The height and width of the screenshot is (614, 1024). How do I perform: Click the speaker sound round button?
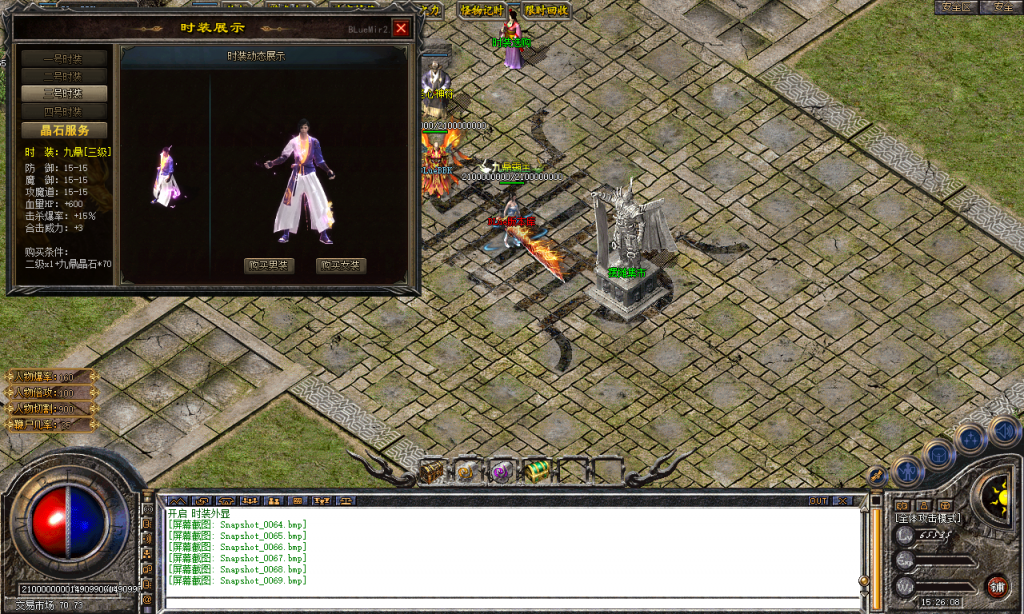click(1003, 430)
